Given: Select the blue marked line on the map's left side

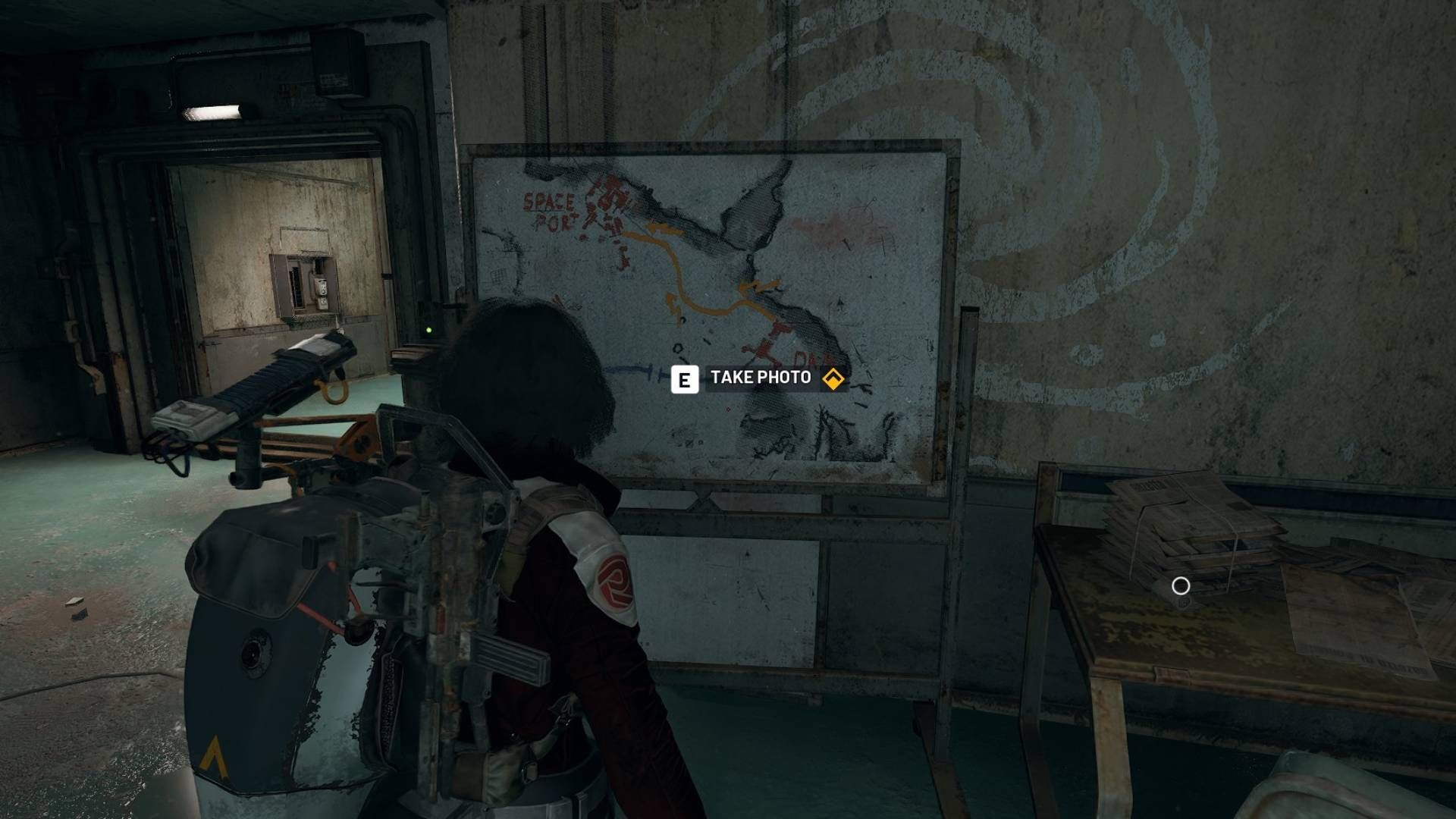Looking at the screenshot, I should [x=633, y=369].
